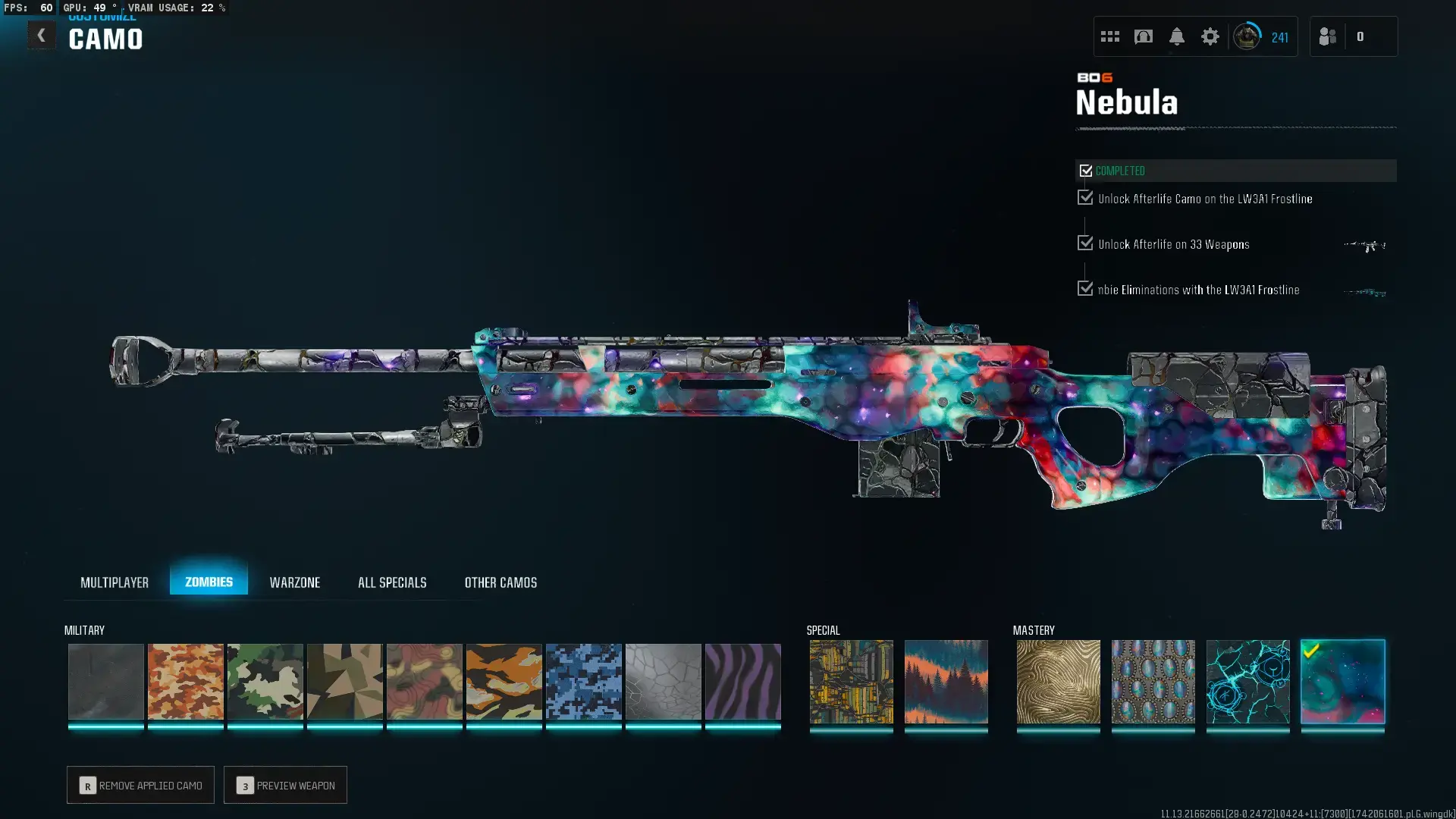This screenshot has width=1456, height=819.
Task: Click PREVIEW WEAPON button
Action: (x=285, y=785)
